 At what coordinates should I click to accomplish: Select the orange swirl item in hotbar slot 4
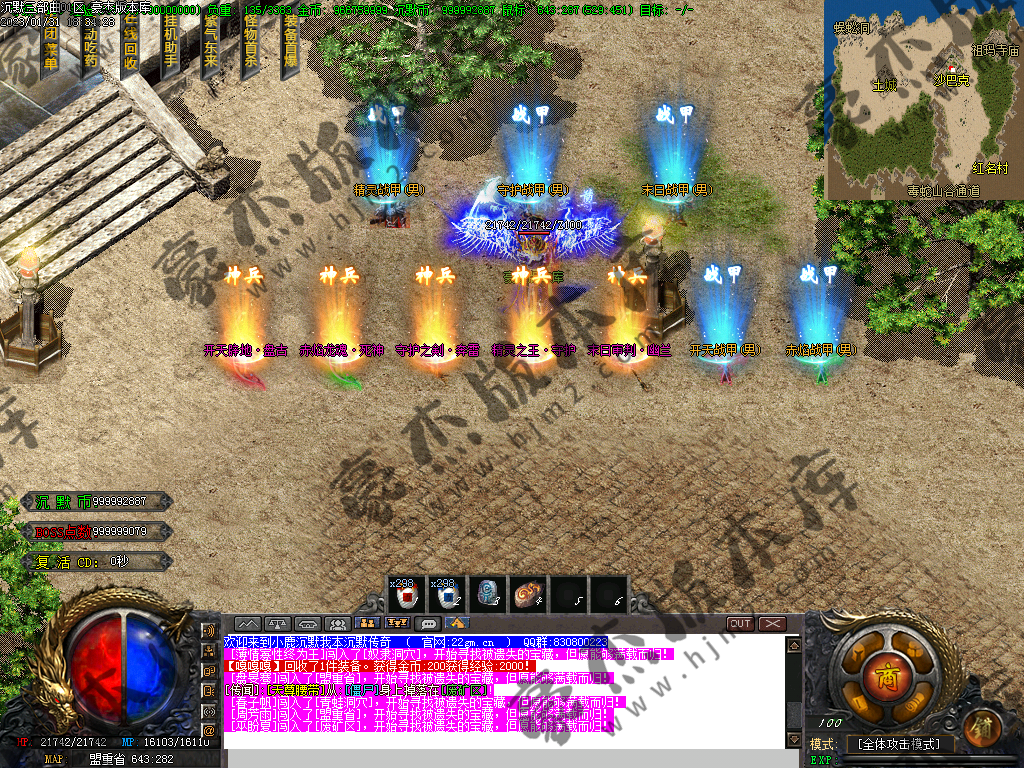pos(527,595)
